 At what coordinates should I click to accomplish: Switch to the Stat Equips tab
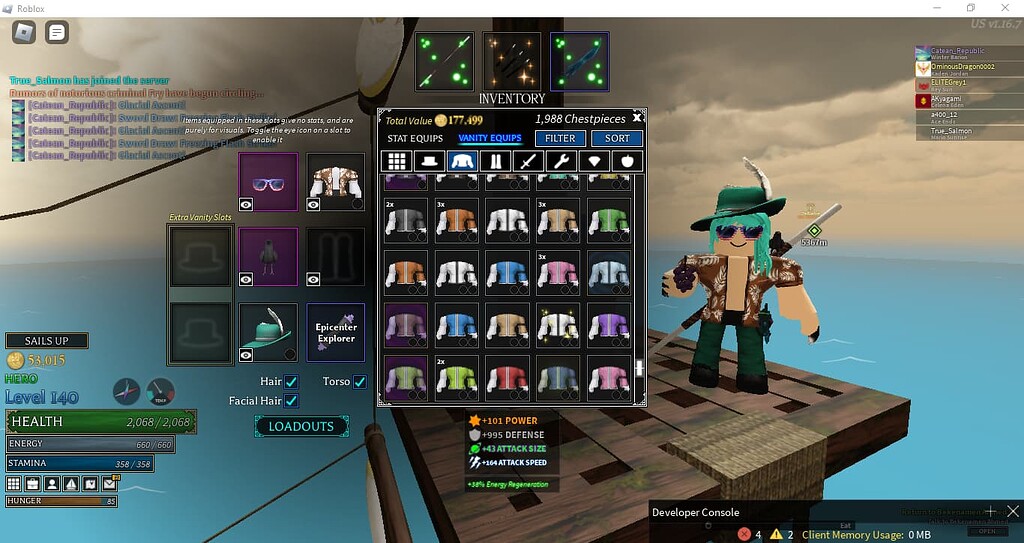point(414,138)
